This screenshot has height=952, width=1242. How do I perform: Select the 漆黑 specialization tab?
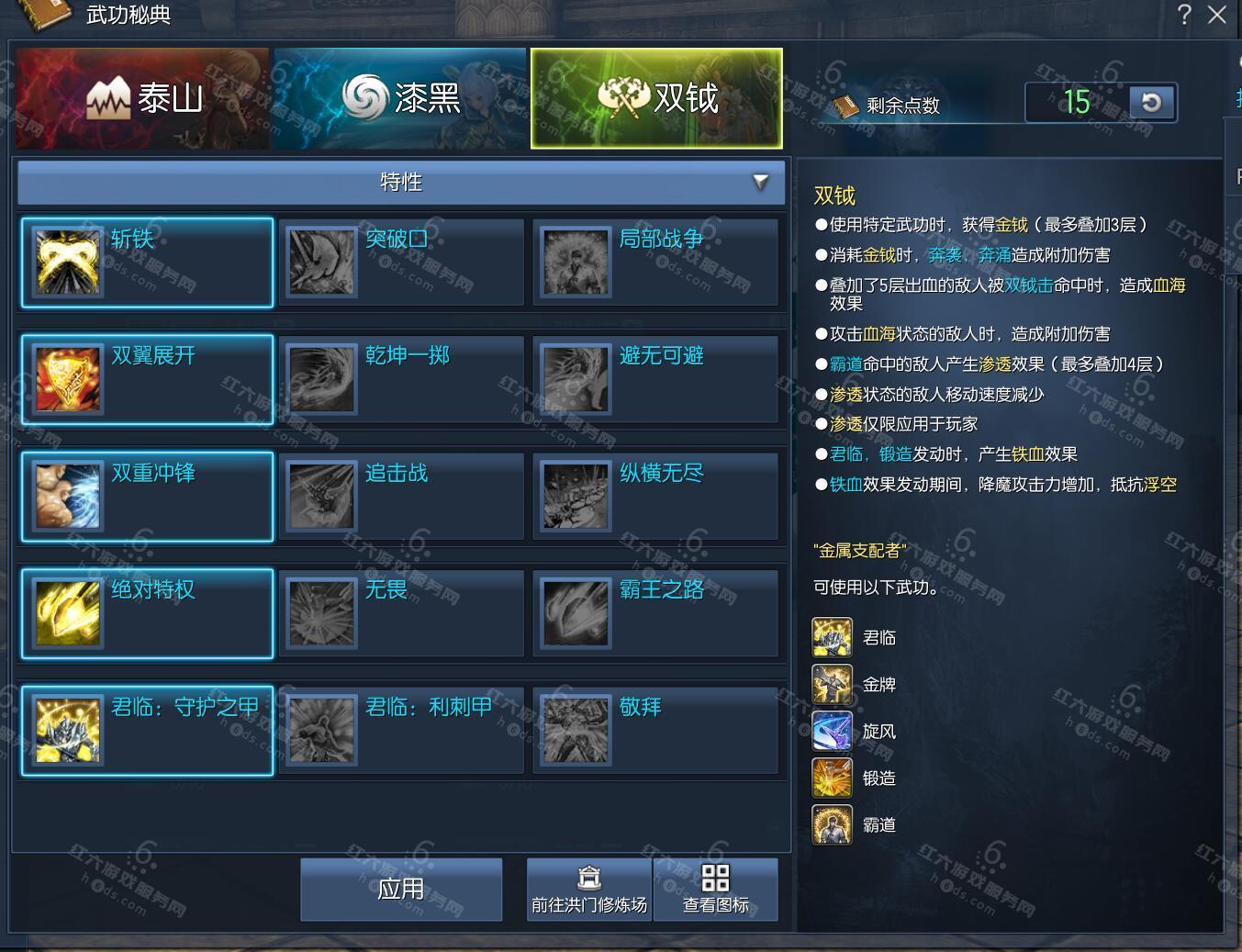tap(399, 98)
